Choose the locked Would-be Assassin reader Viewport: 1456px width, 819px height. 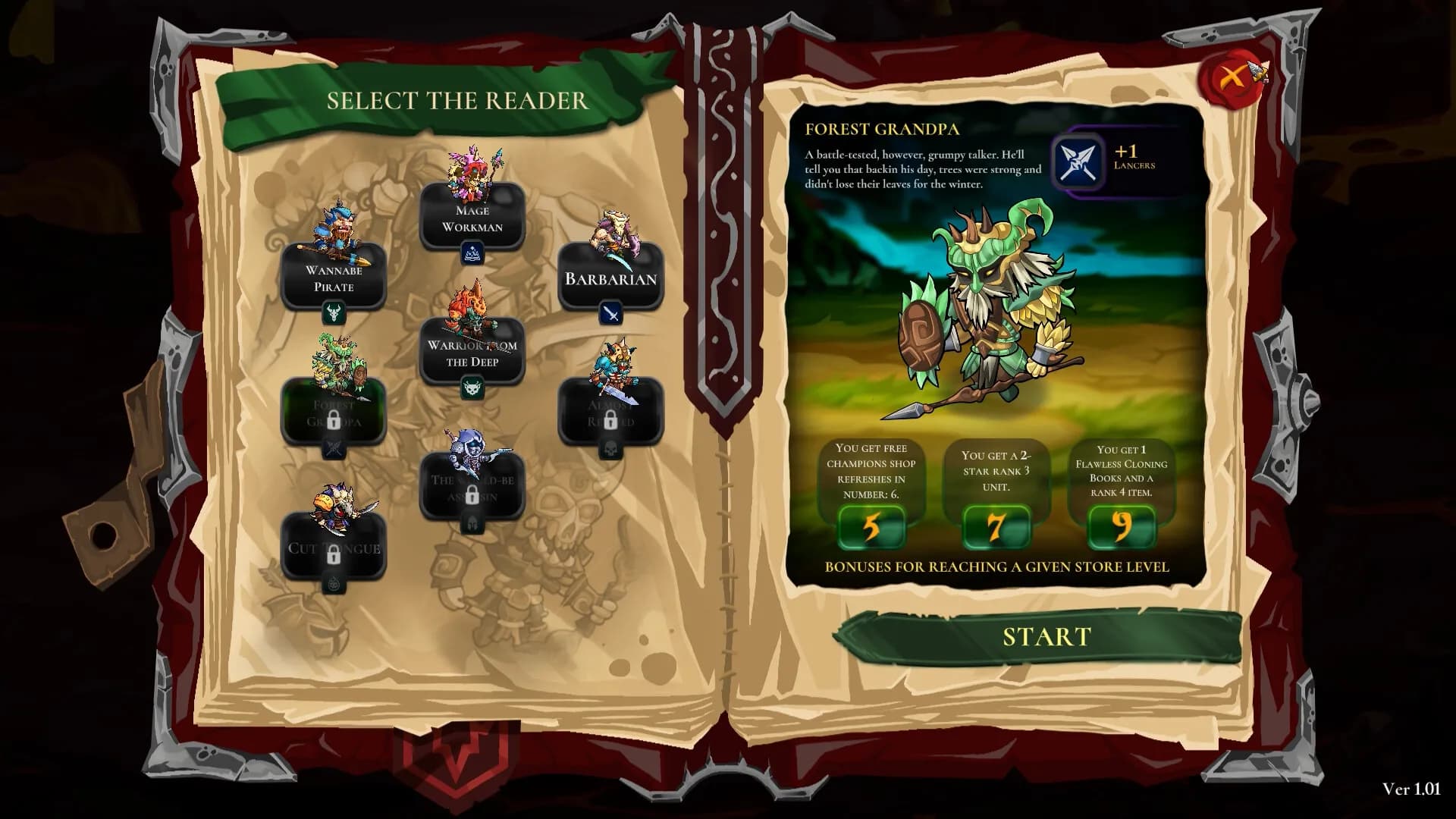coord(472,488)
